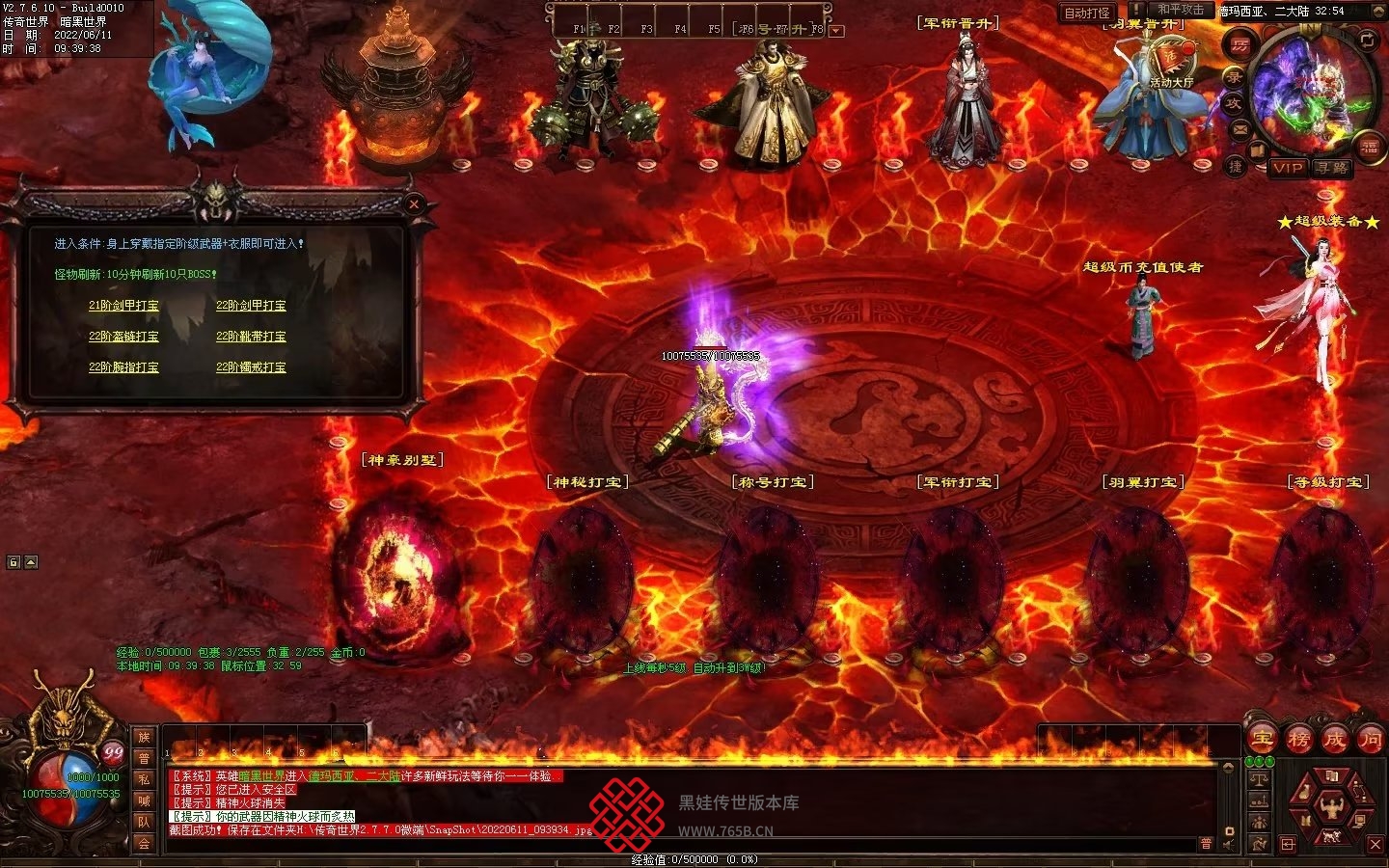Image resolution: width=1389 pixels, height=868 pixels.
Task: Select the 队 team chat channel tab
Action: click(144, 823)
